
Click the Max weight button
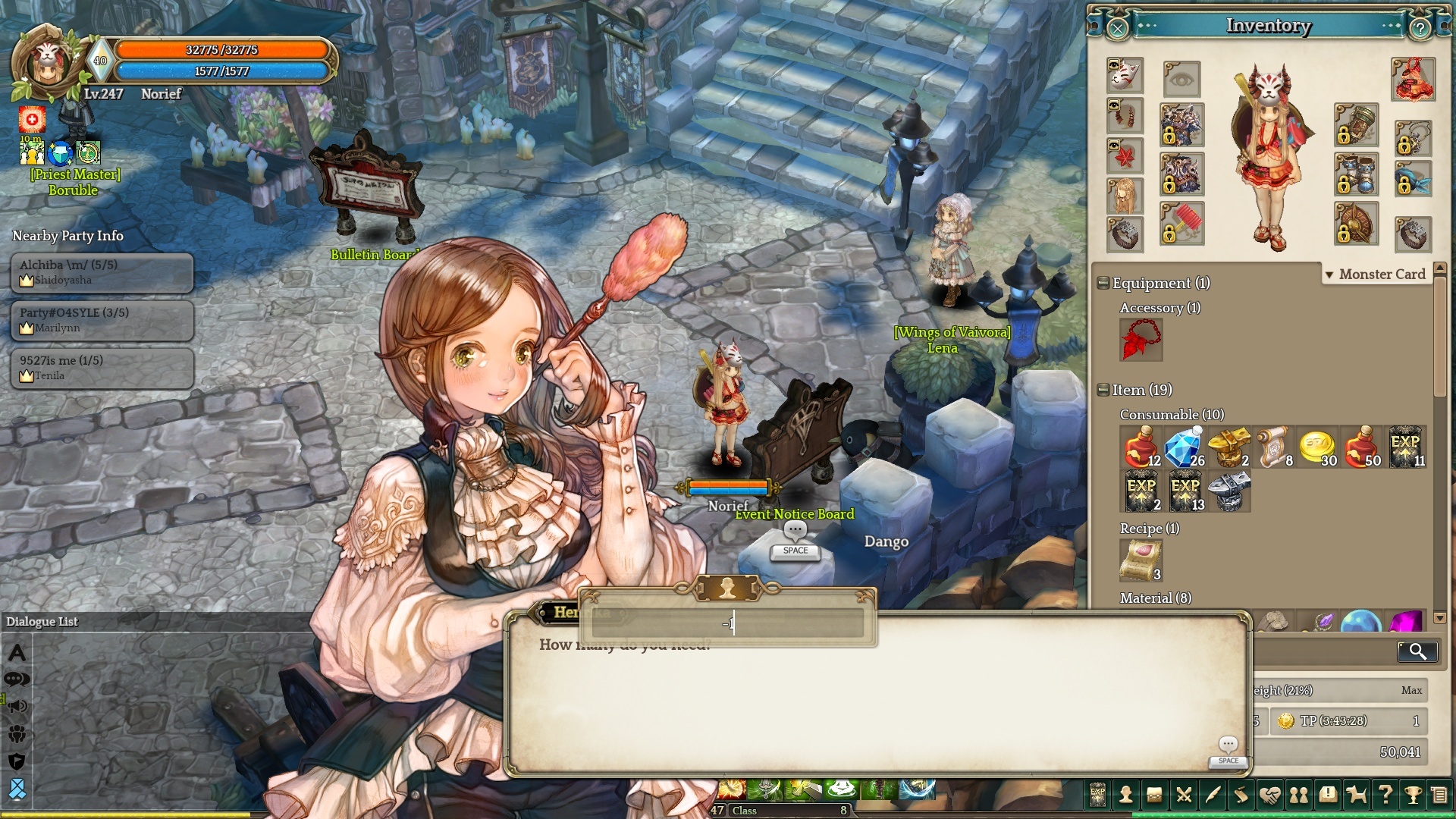point(1411,690)
